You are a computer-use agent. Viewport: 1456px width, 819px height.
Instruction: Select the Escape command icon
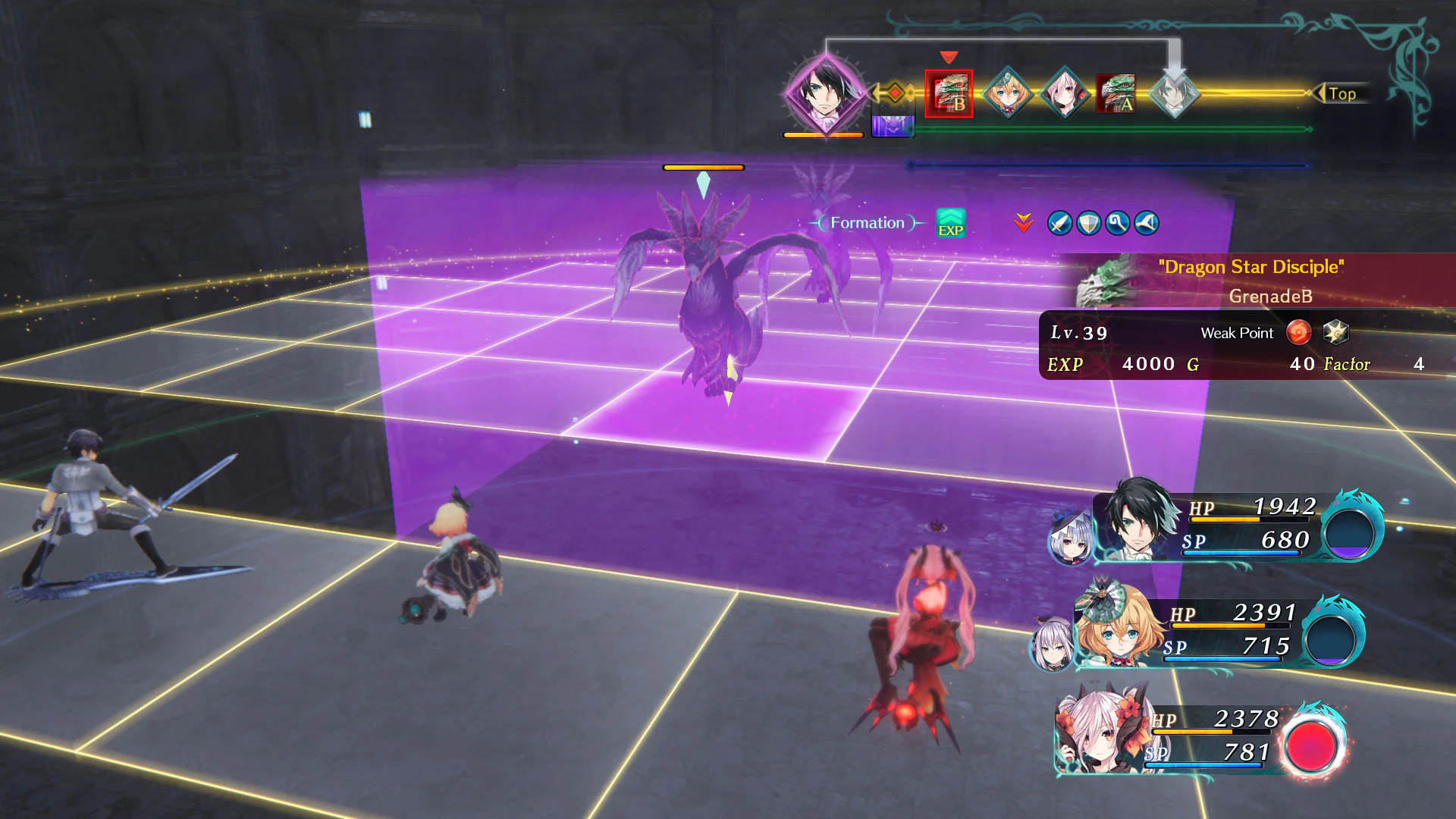pyautogui.click(x=1146, y=224)
